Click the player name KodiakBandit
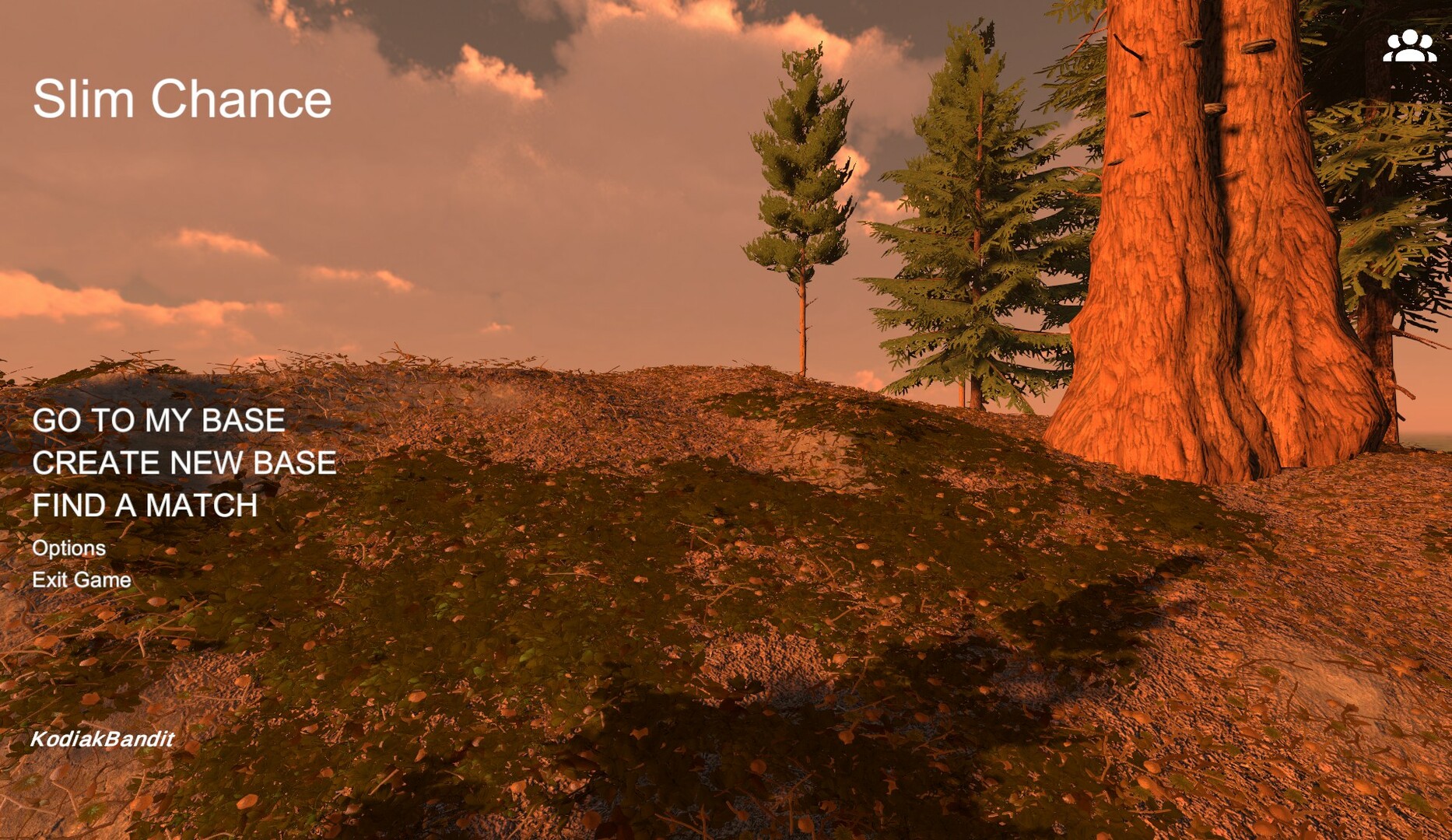The height and width of the screenshot is (840, 1452). (103, 739)
